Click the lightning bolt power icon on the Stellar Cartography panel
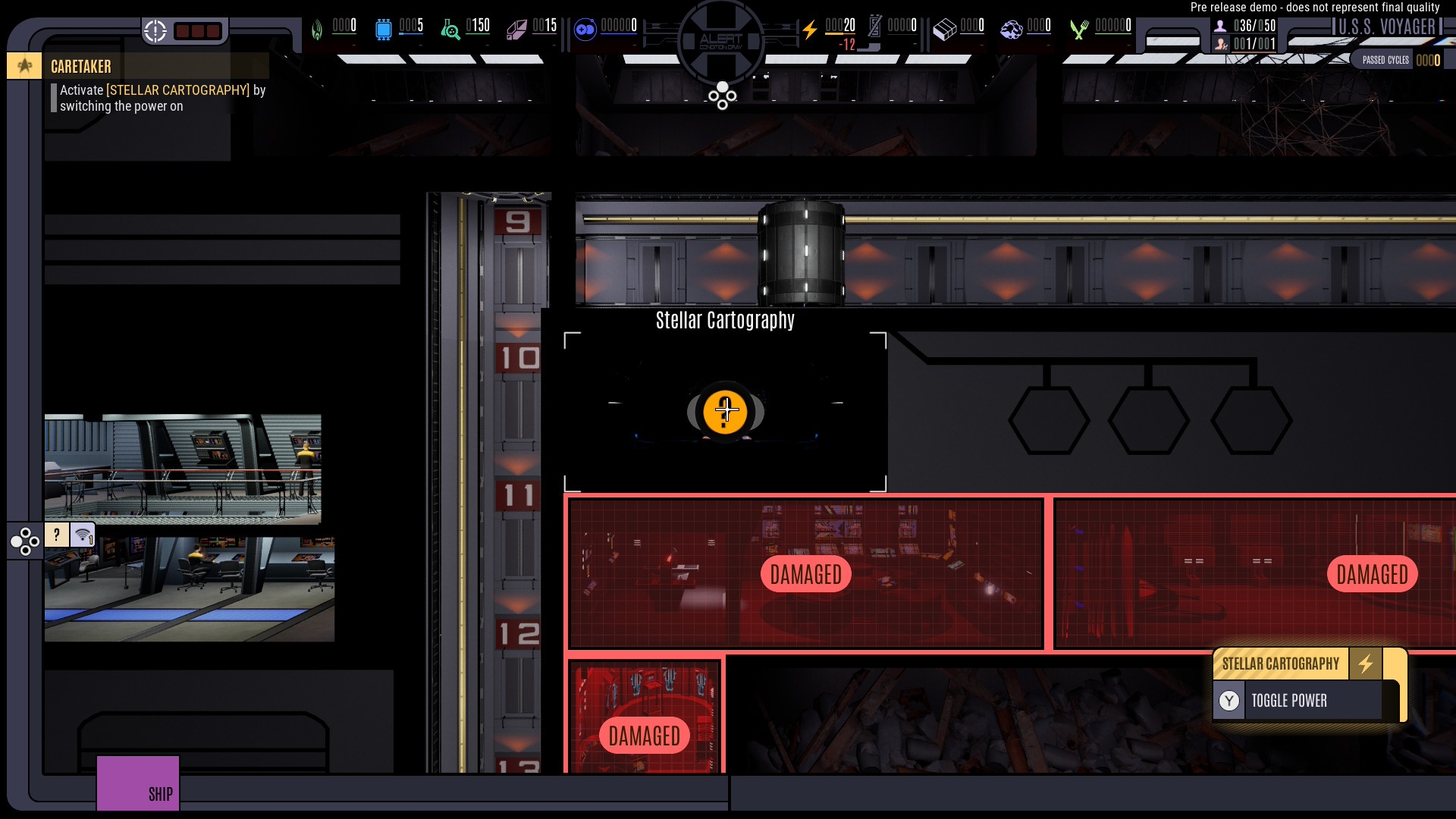The width and height of the screenshot is (1456, 819). pos(1365,664)
